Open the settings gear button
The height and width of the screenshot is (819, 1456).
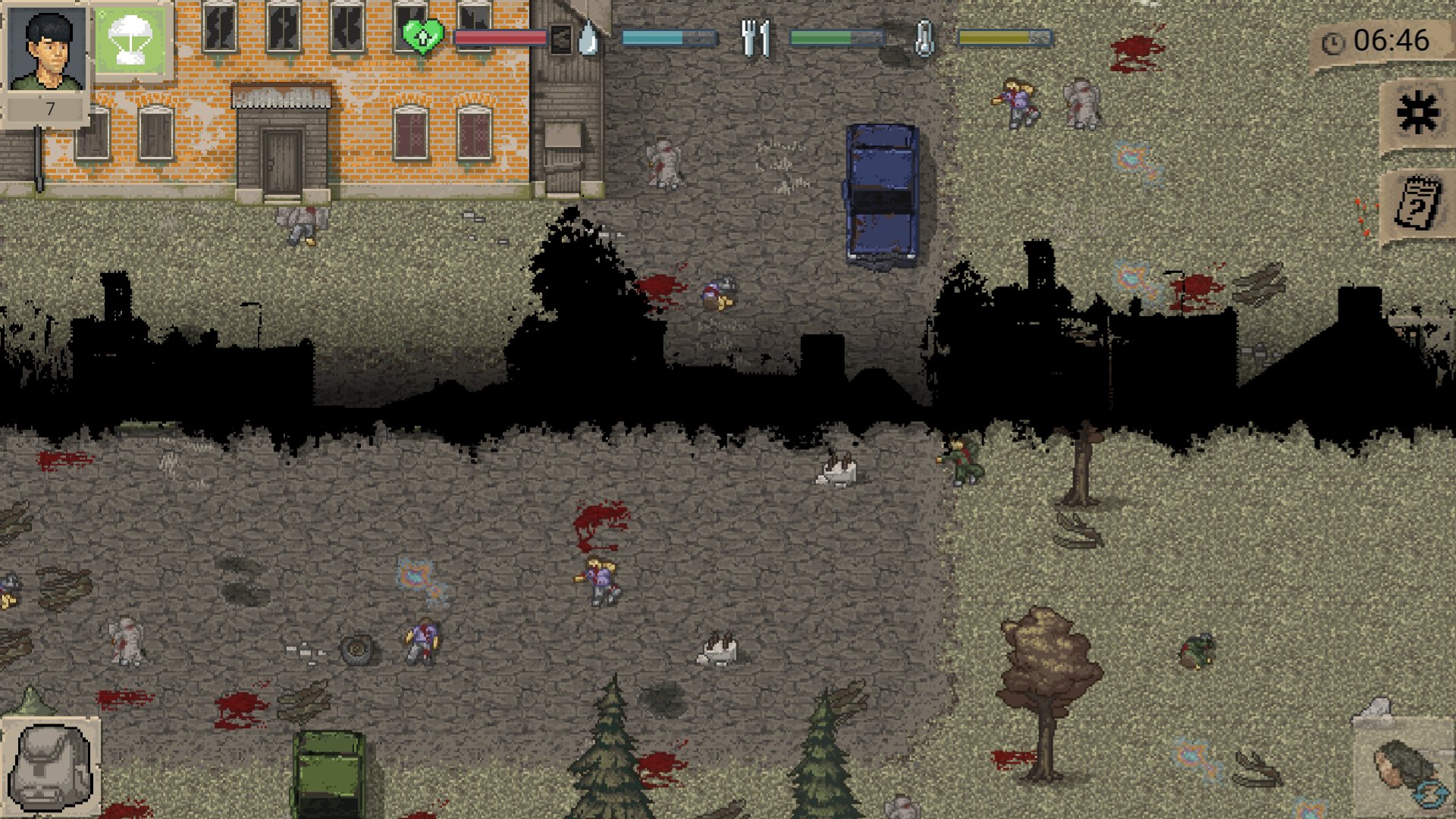point(1417,114)
